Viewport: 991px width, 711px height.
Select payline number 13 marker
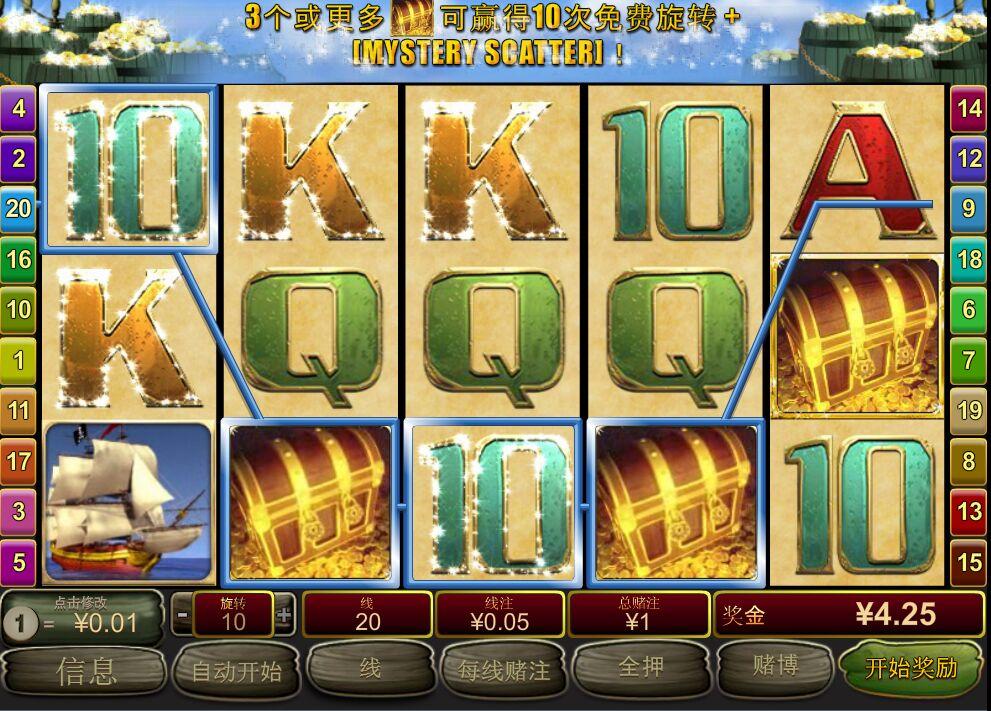coord(969,511)
